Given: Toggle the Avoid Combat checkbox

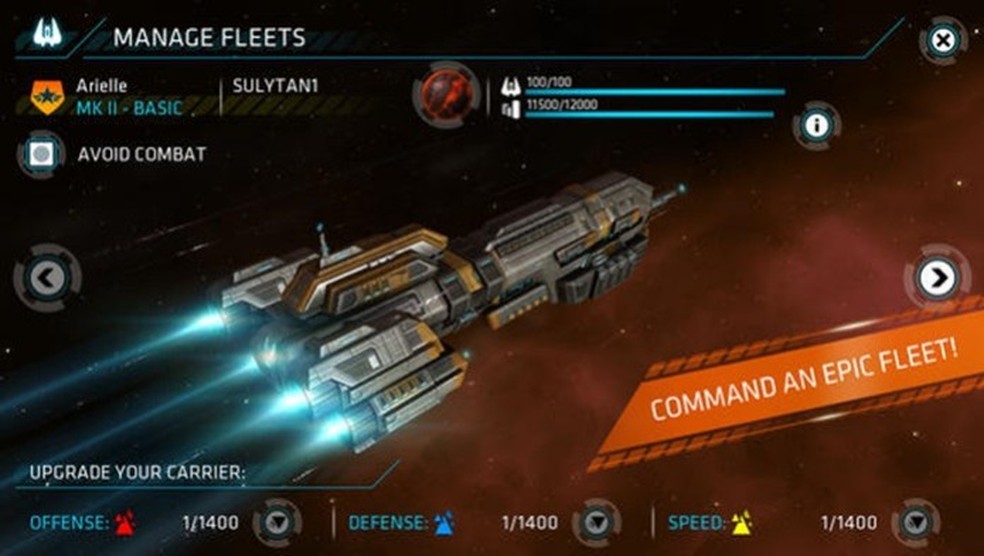Looking at the screenshot, I should 40,154.
